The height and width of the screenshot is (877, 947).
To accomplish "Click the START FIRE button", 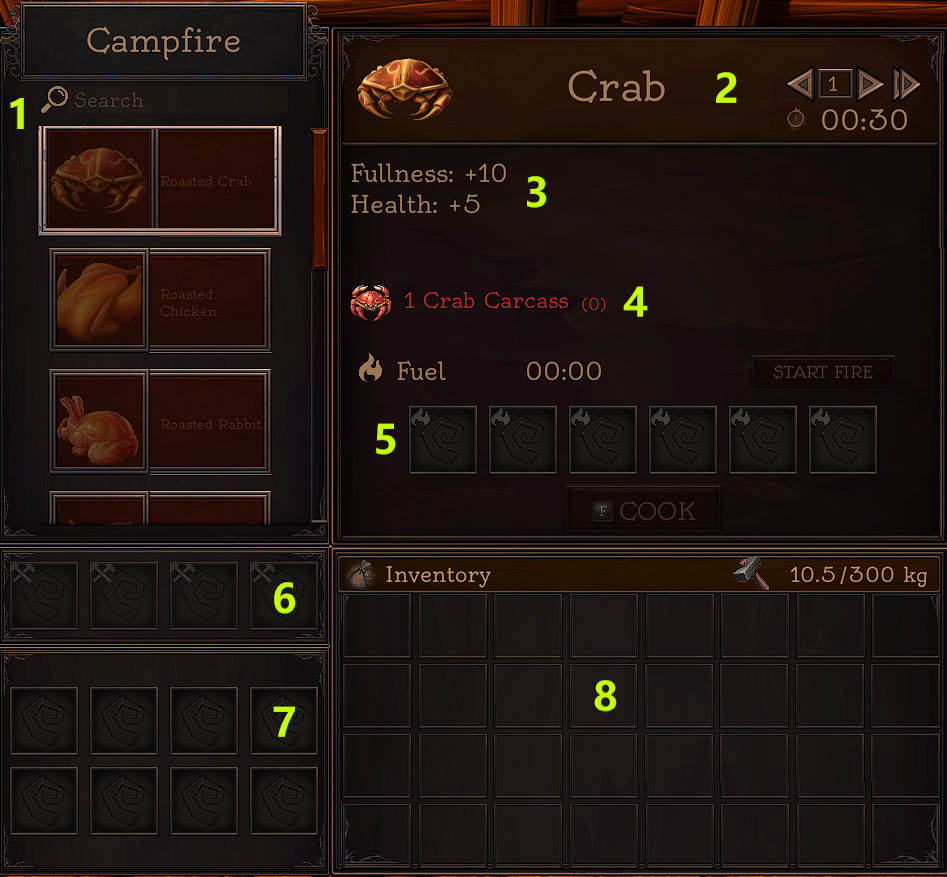I will pos(822,372).
